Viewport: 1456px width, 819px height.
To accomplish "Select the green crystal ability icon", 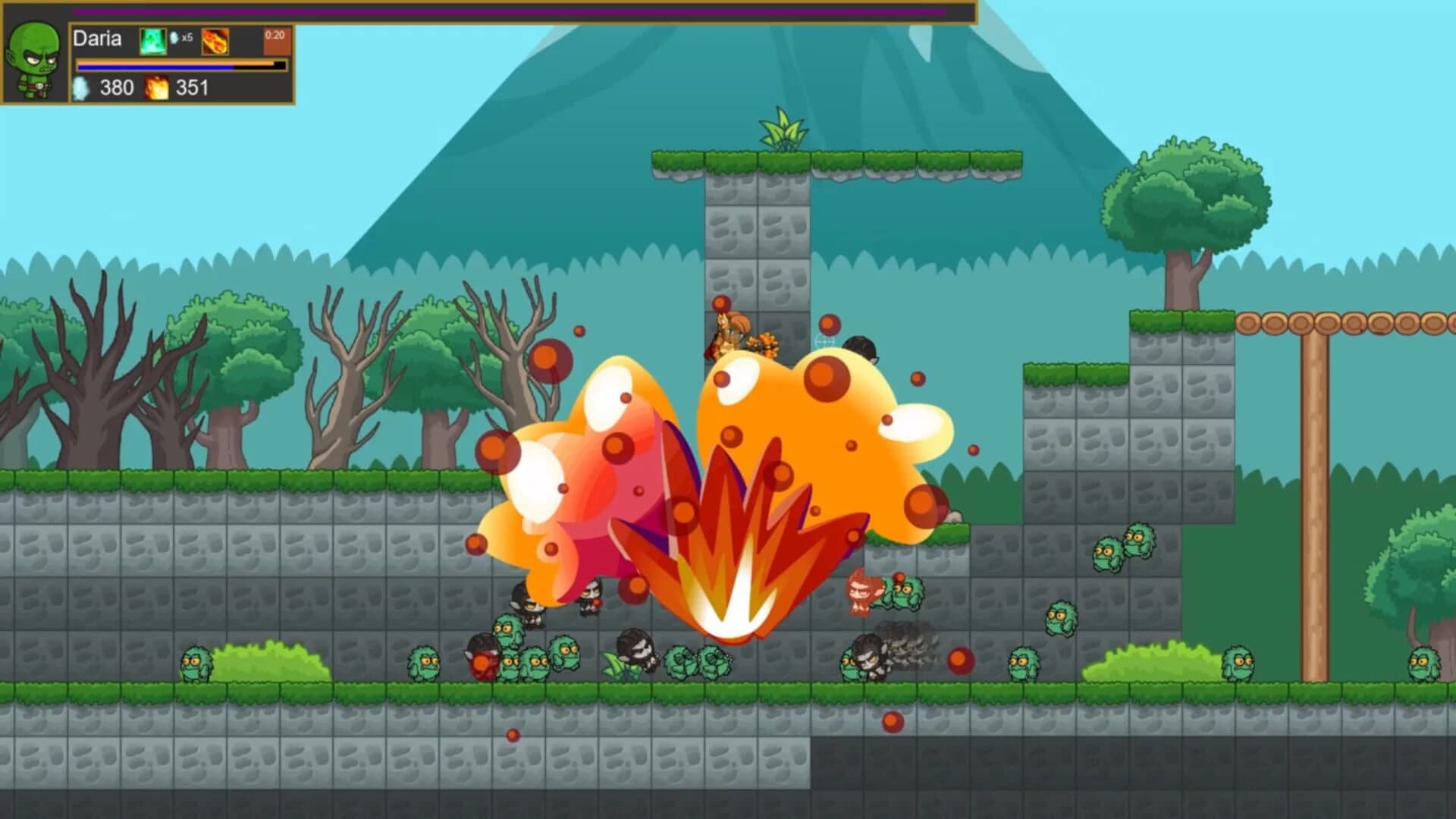I will (153, 40).
